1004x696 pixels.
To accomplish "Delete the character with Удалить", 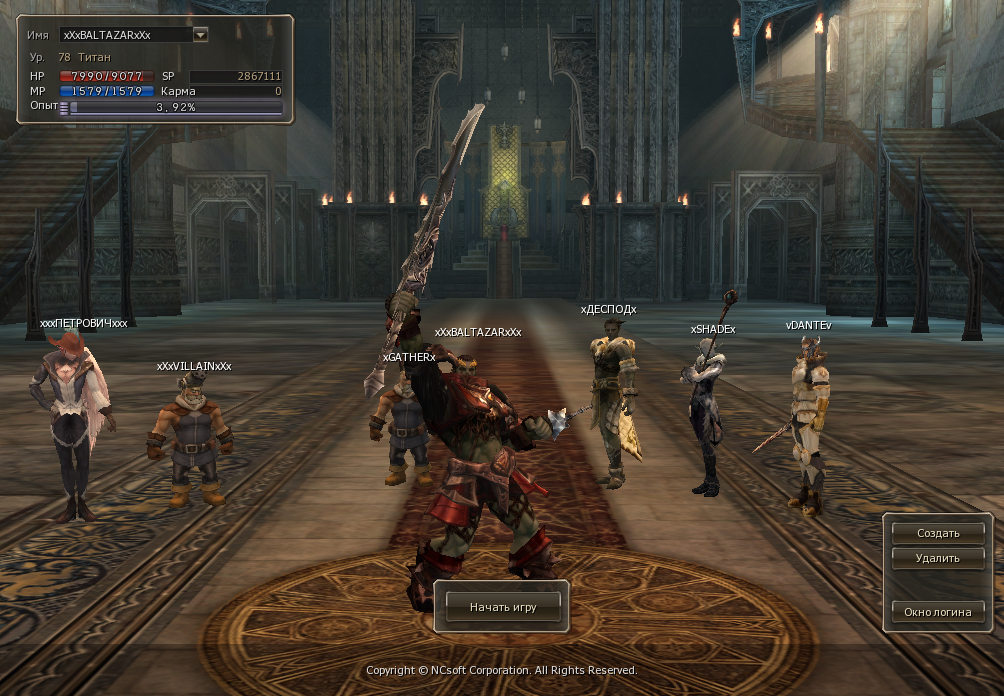I will [937, 558].
